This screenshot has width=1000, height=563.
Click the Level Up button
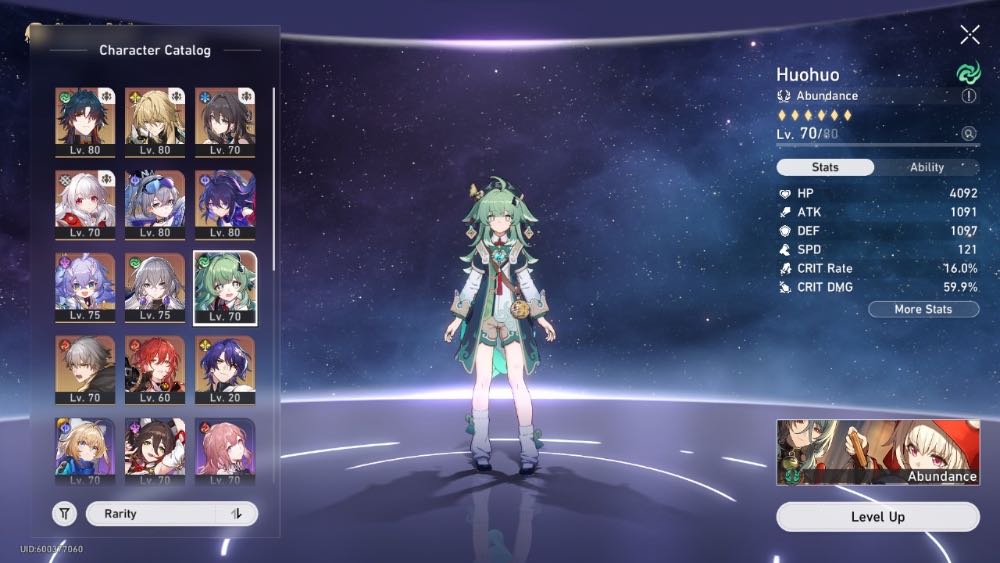coord(878,517)
